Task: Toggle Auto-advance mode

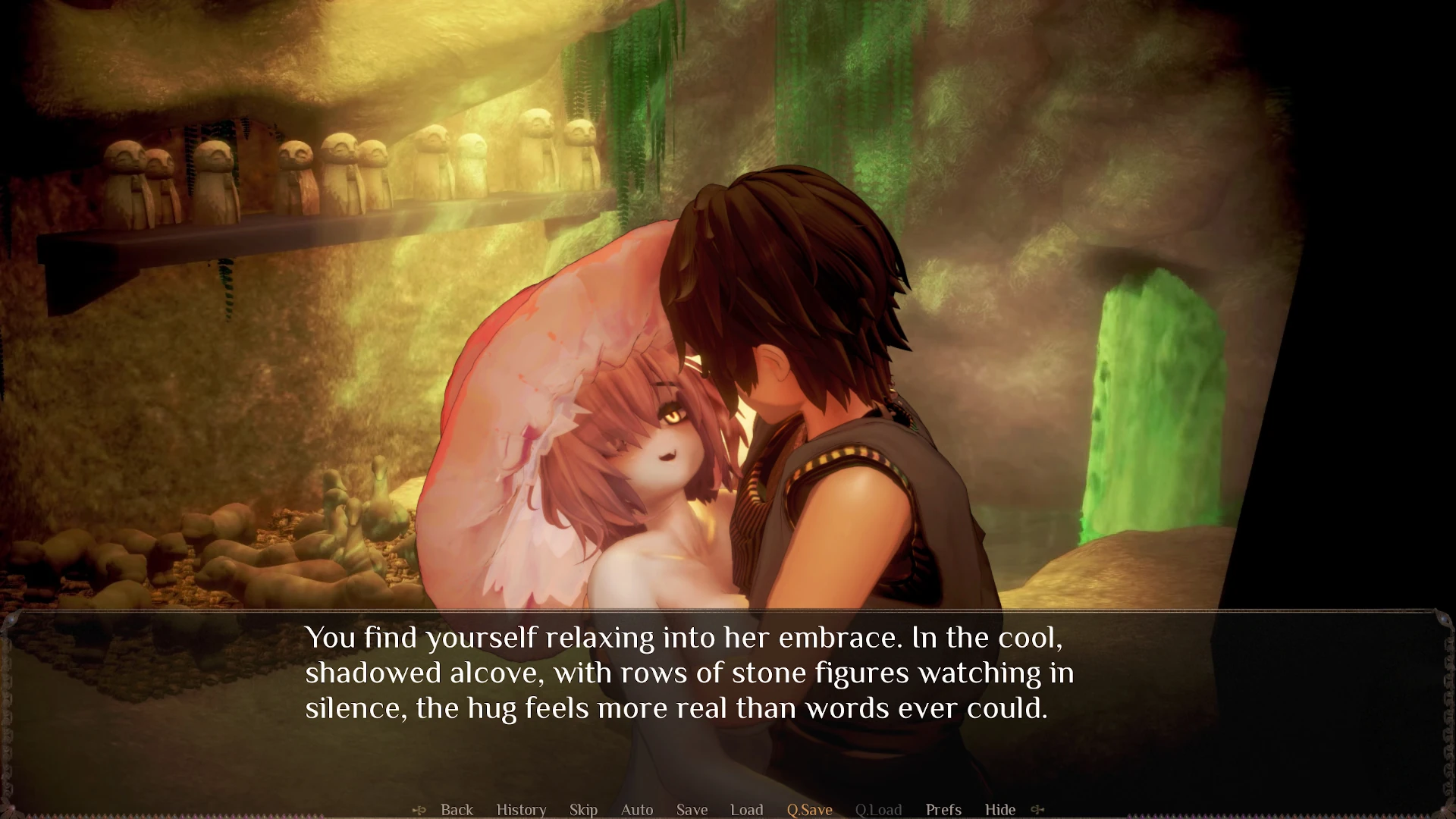Action: [637, 810]
